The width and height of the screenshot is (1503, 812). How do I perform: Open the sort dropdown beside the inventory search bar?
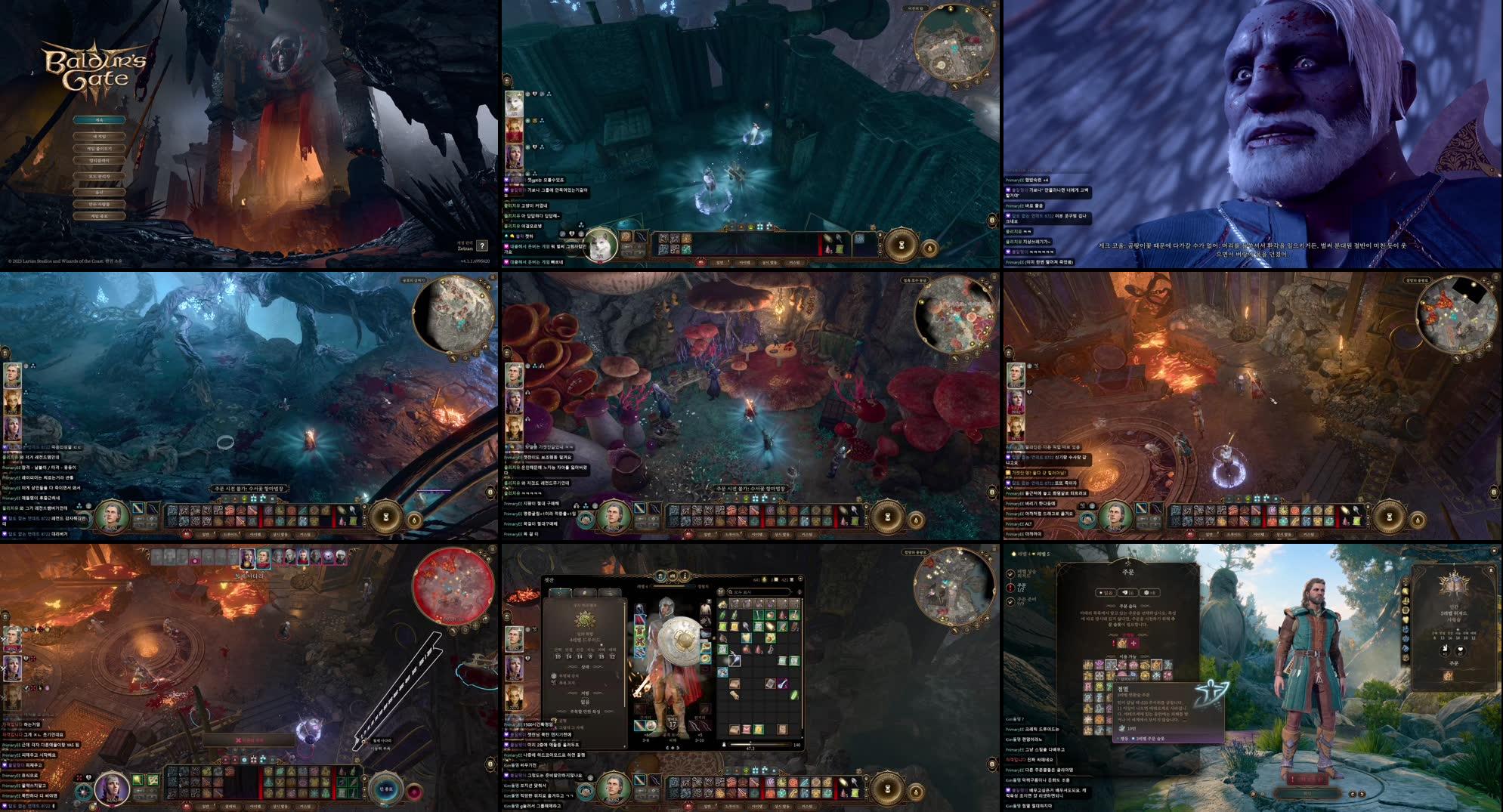pyautogui.click(x=799, y=591)
